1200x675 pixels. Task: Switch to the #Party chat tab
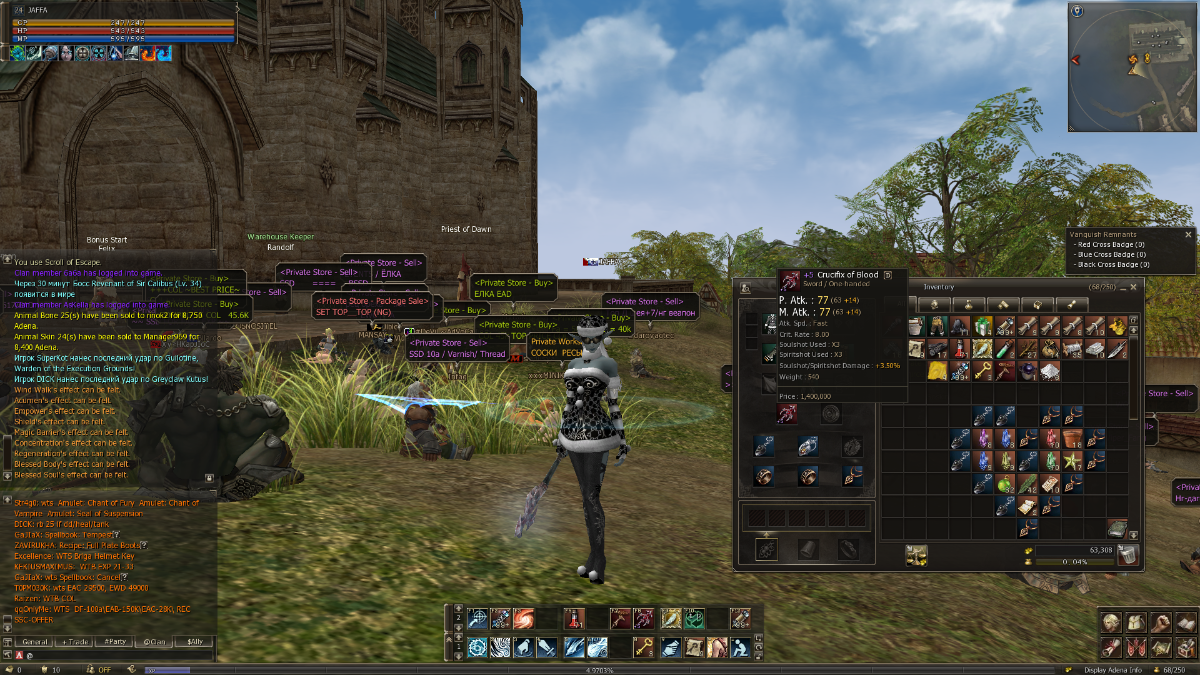pyautogui.click(x=116, y=641)
